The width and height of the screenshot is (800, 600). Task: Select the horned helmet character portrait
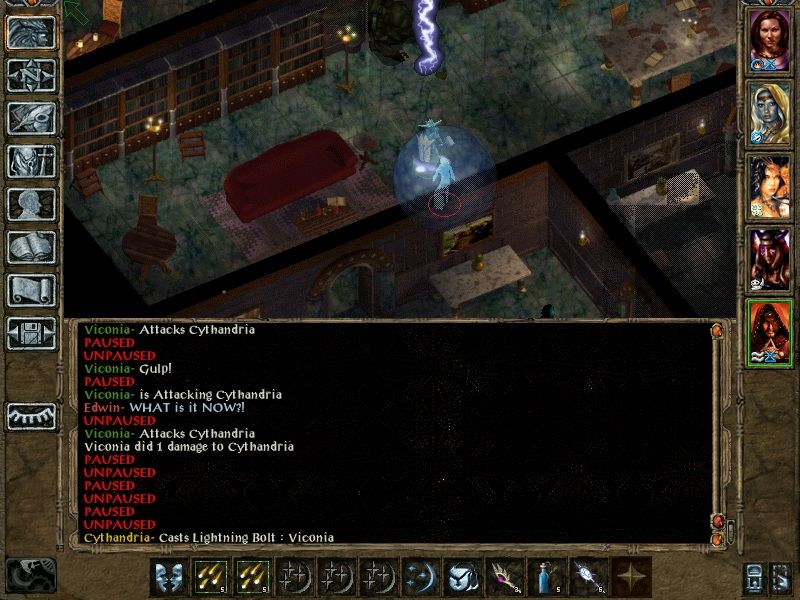click(769, 260)
